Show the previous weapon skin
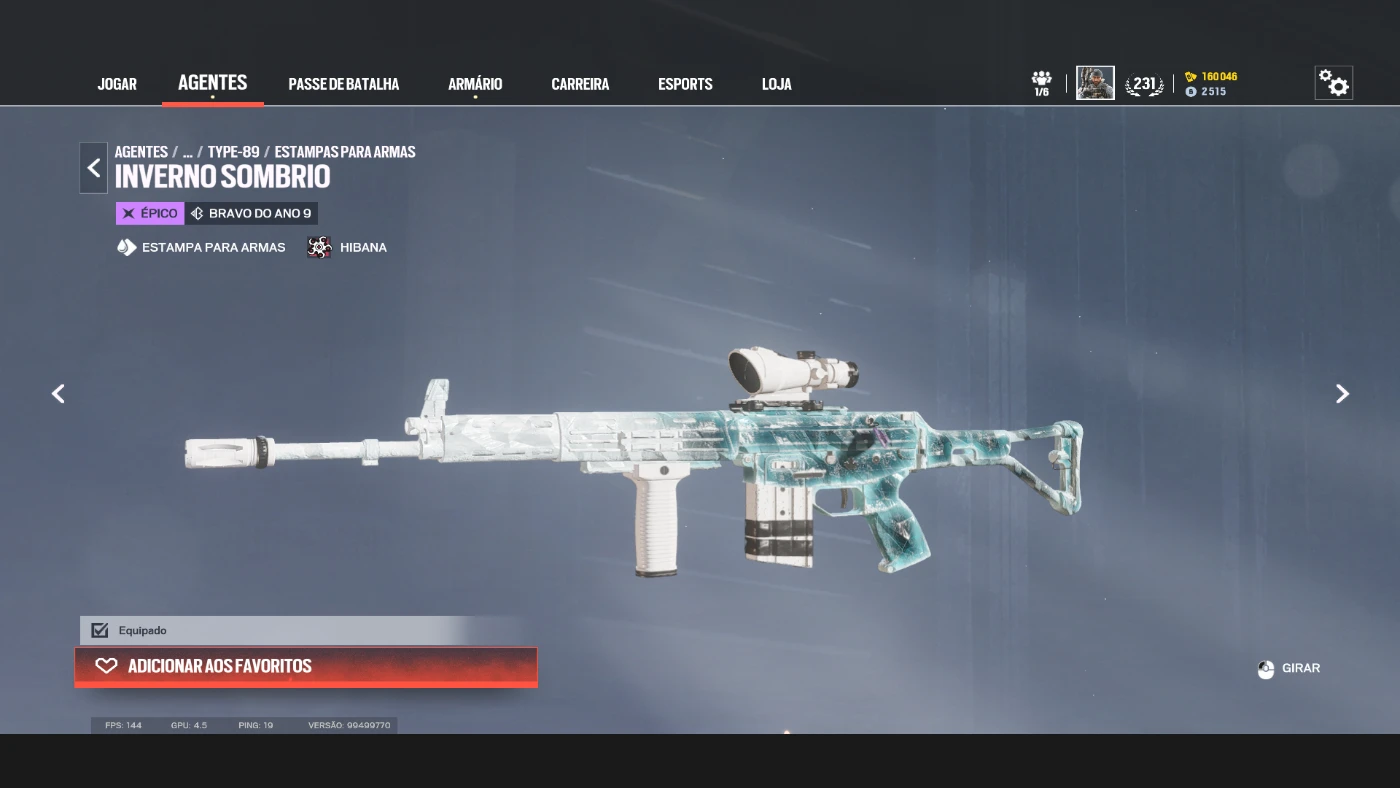The height and width of the screenshot is (788, 1400). click(x=58, y=394)
